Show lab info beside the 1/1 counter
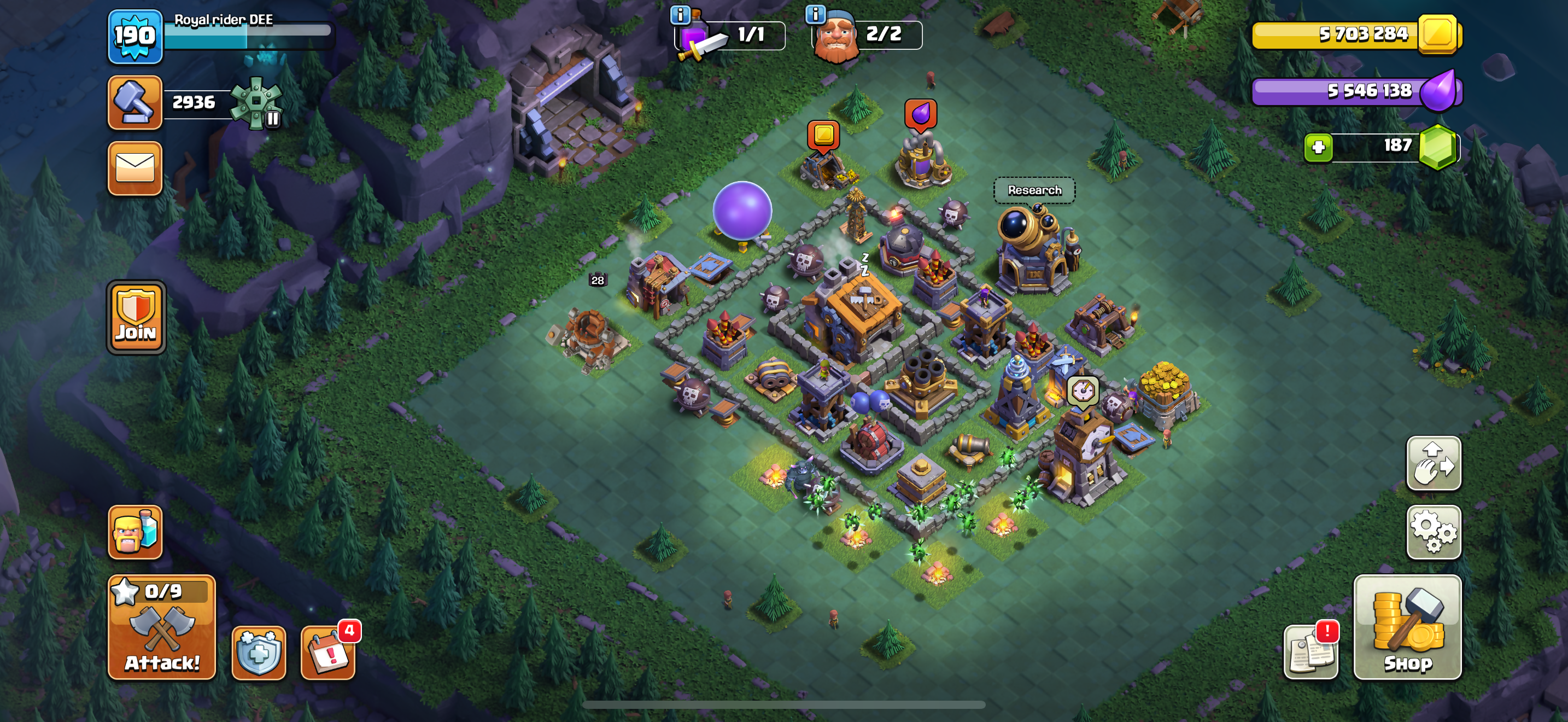 pos(680,14)
